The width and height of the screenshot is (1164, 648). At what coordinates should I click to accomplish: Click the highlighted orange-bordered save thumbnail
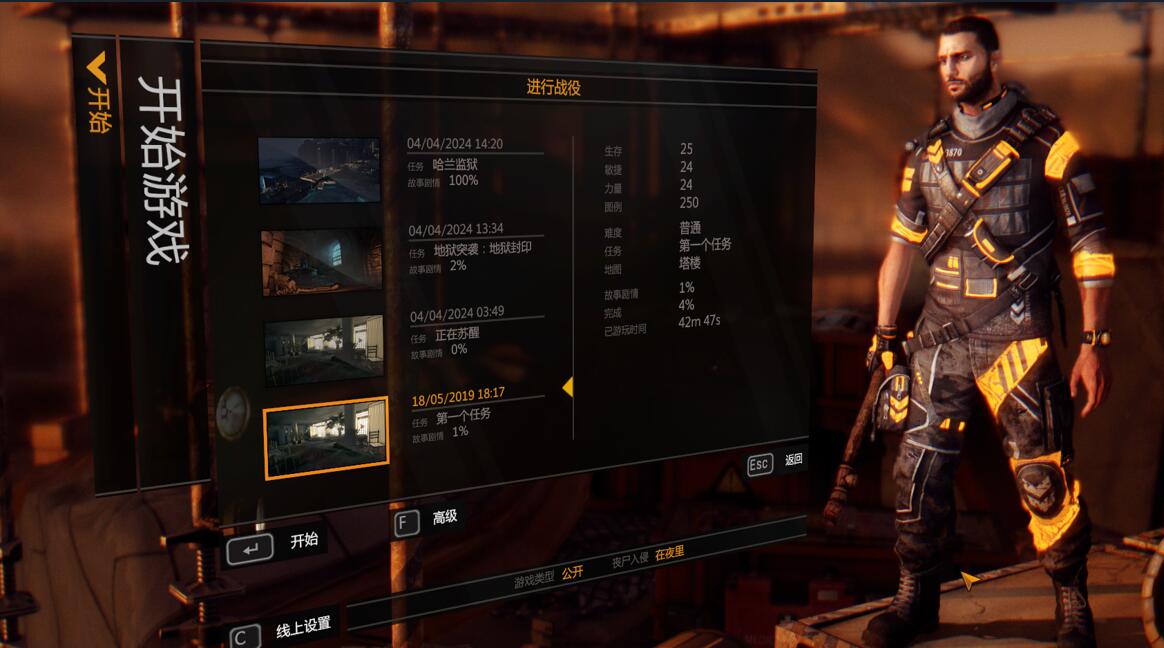325,436
